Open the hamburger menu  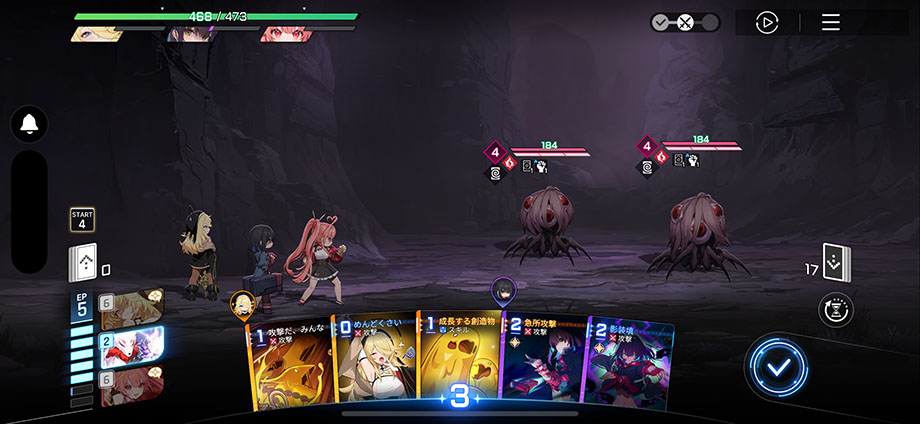pyautogui.click(x=831, y=22)
